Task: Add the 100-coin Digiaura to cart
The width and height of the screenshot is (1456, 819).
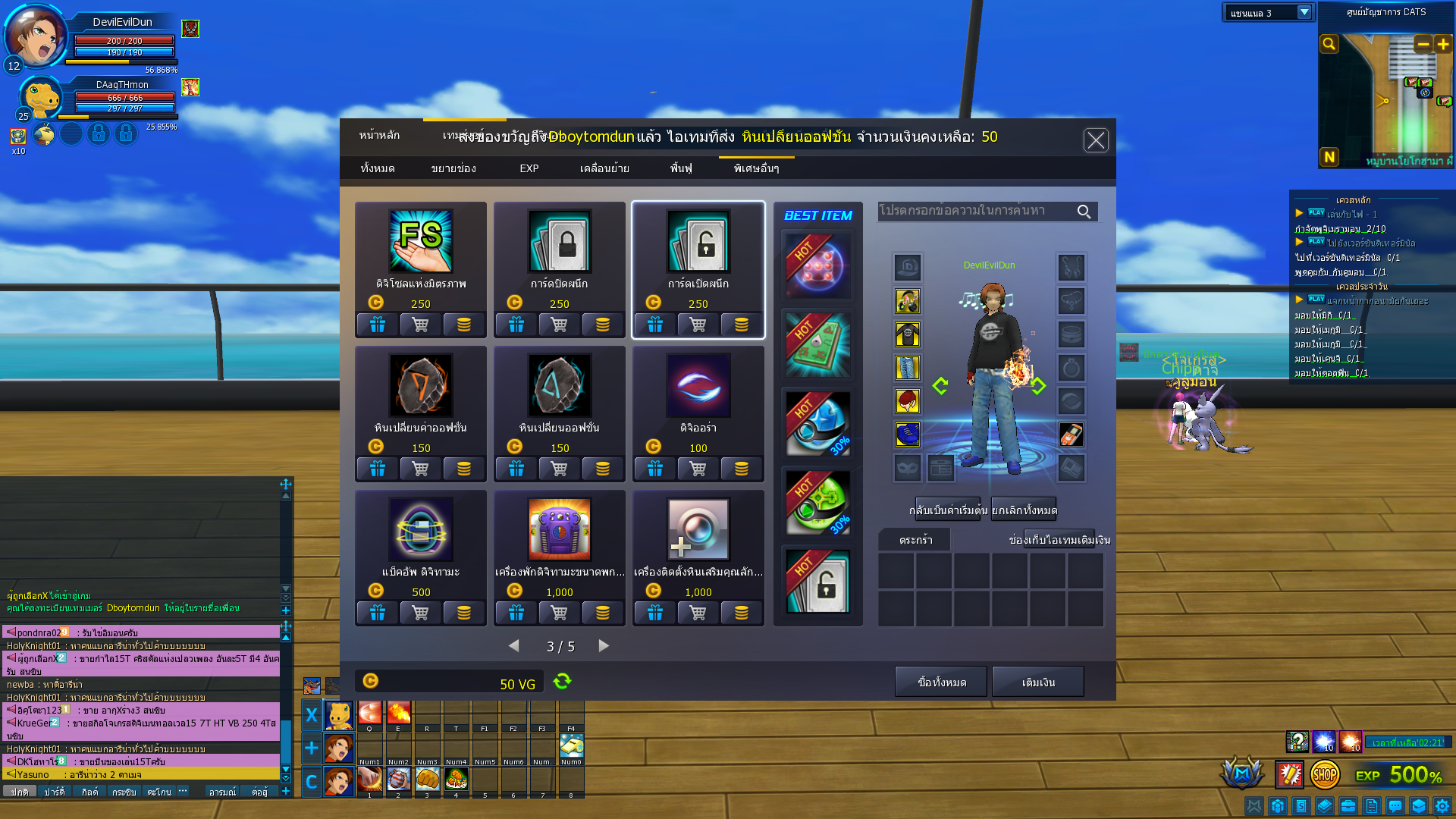Action: click(698, 469)
